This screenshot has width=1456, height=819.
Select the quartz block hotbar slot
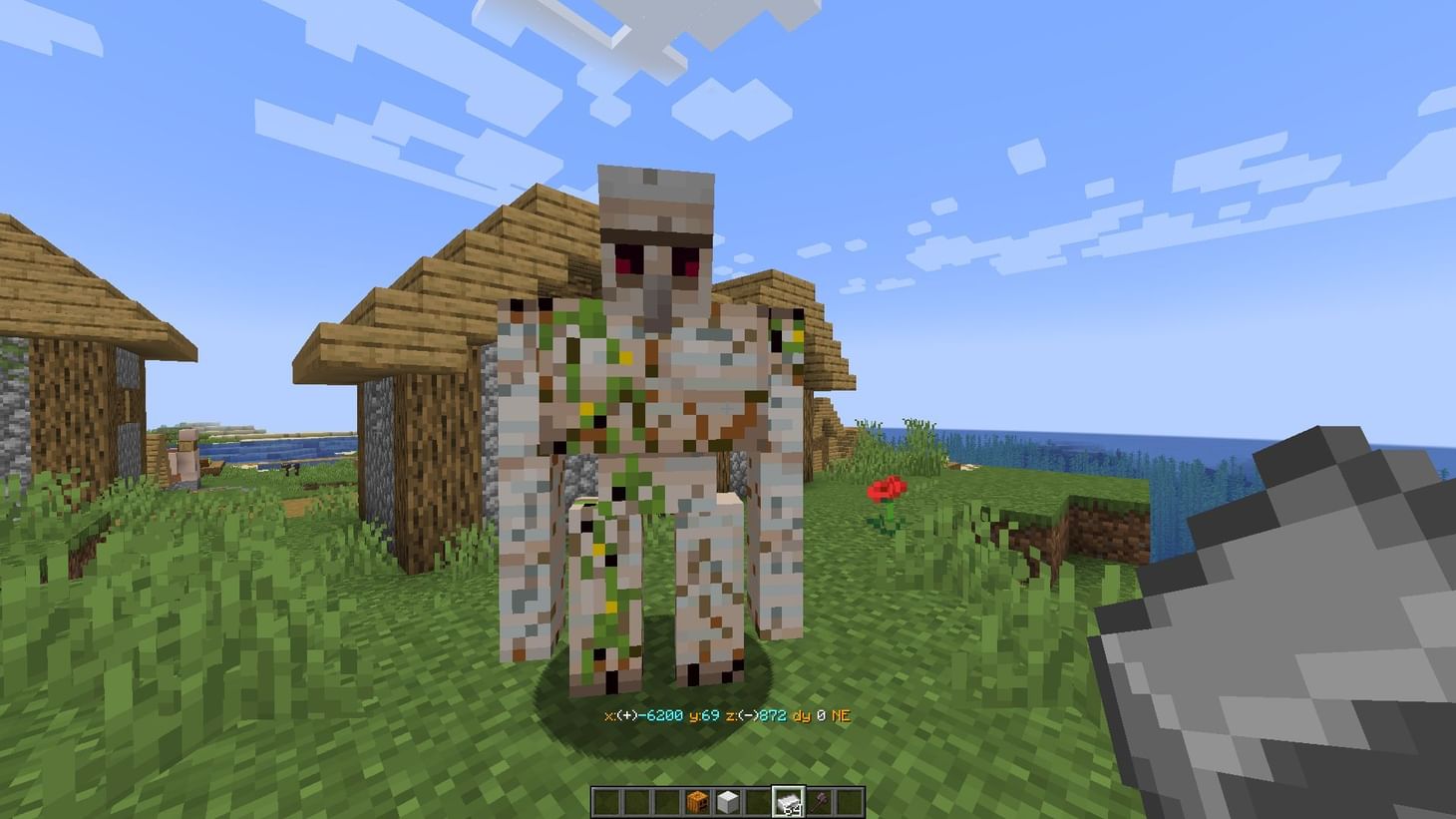pyautogui.click(x=728, y=801)
